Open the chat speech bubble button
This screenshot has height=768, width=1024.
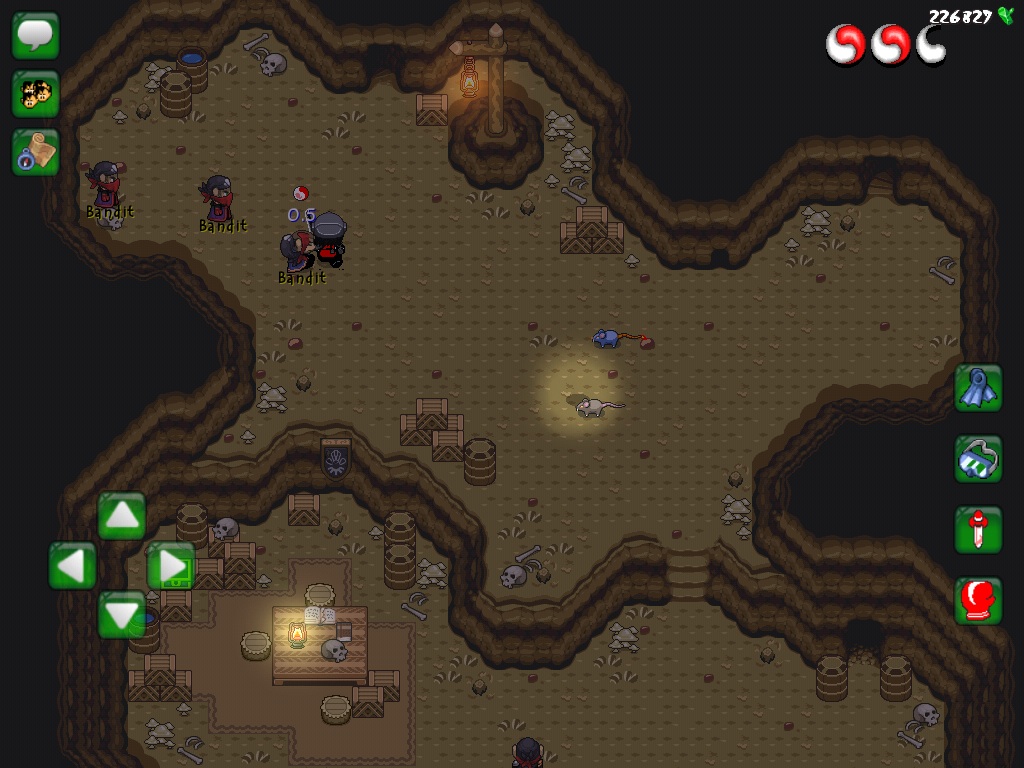pos(36,36)
